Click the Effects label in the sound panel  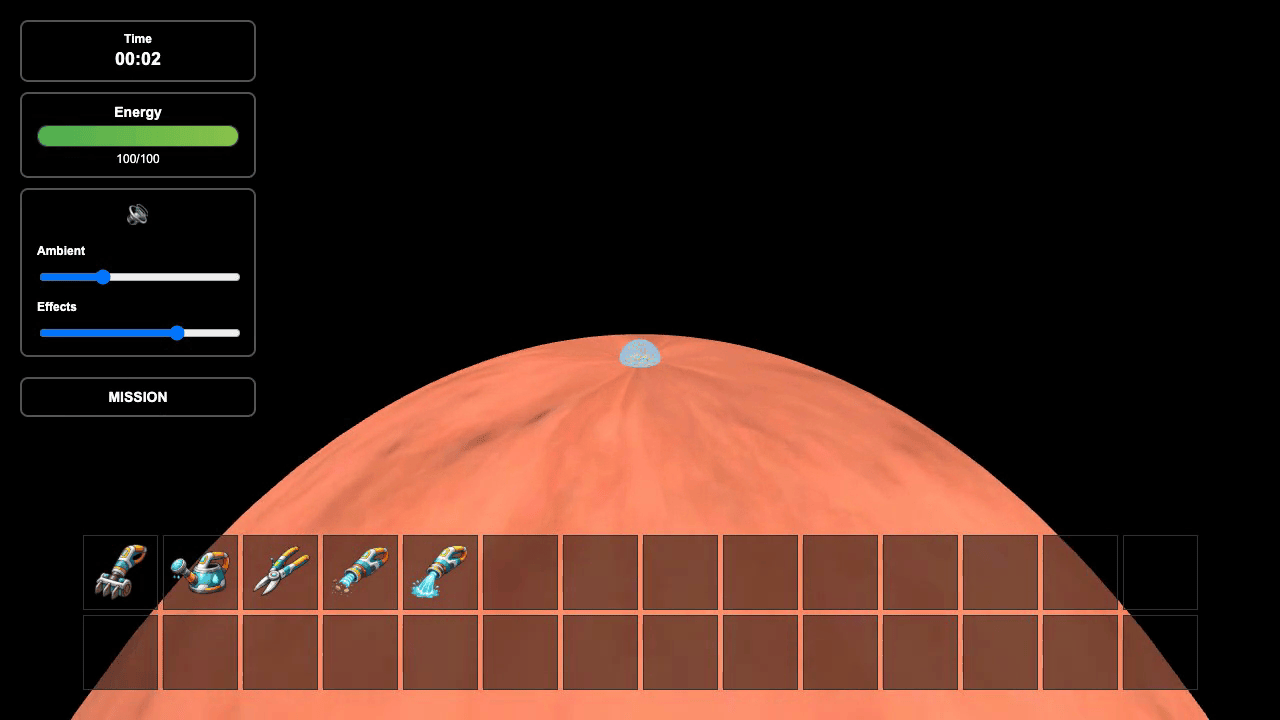[x=56, y=307]
